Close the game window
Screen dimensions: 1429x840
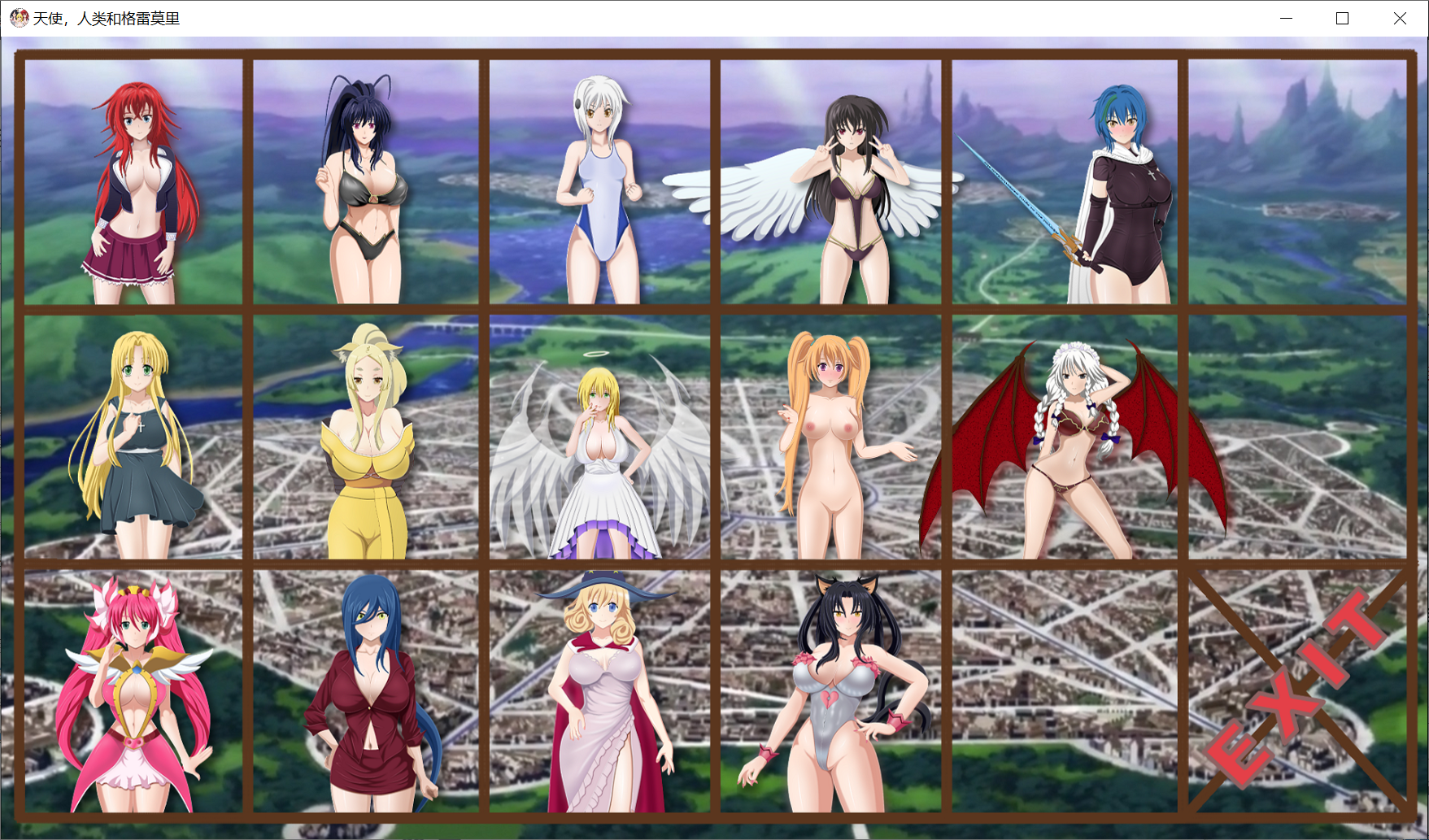1399,19
